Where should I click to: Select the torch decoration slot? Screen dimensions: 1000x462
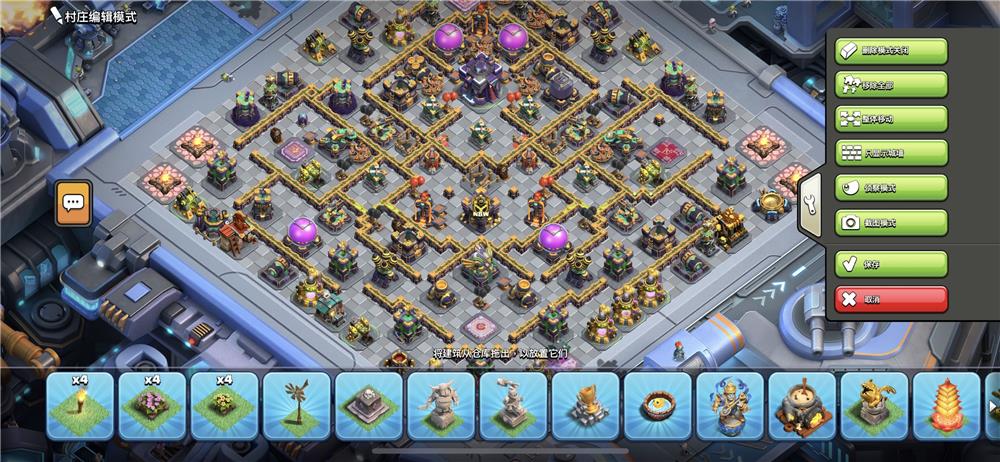pos(80,407)
